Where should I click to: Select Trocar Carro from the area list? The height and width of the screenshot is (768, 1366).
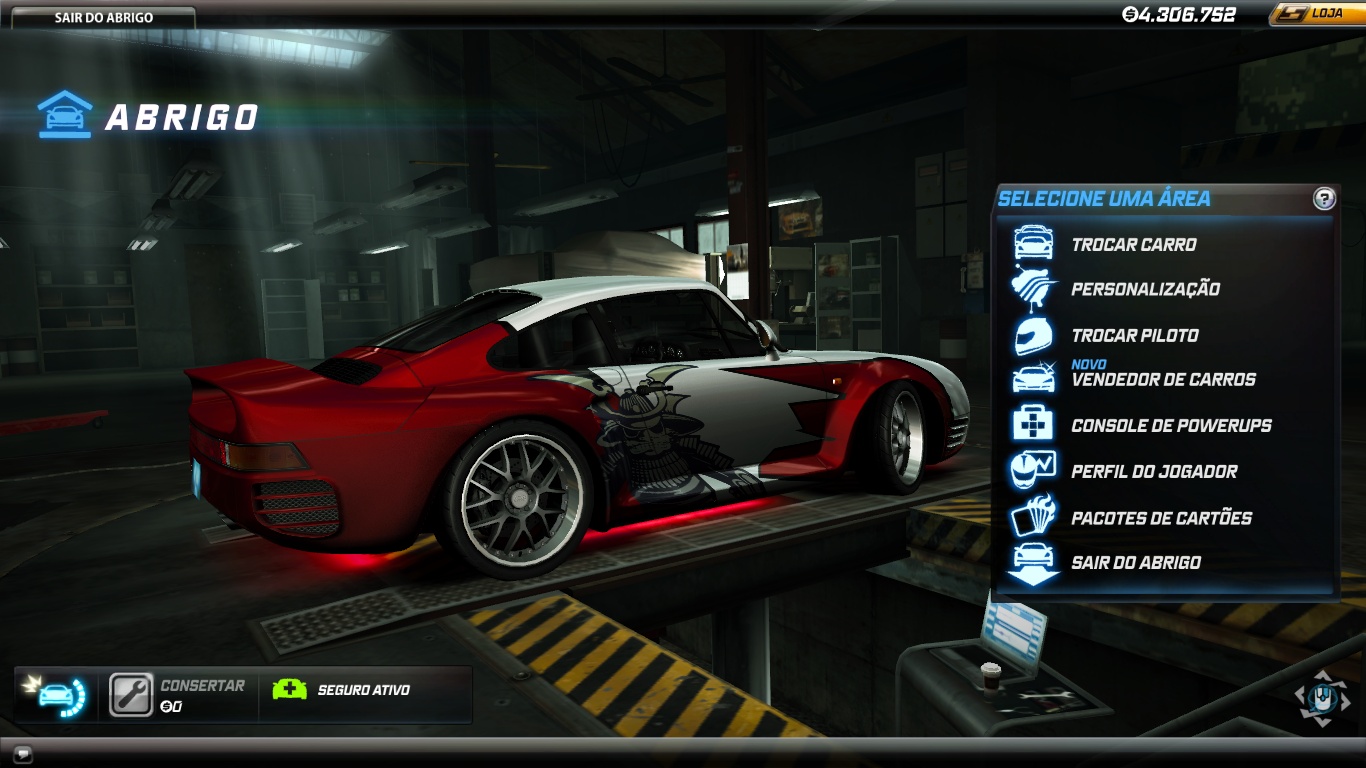pyautogui.click(x=1133, y=244)
